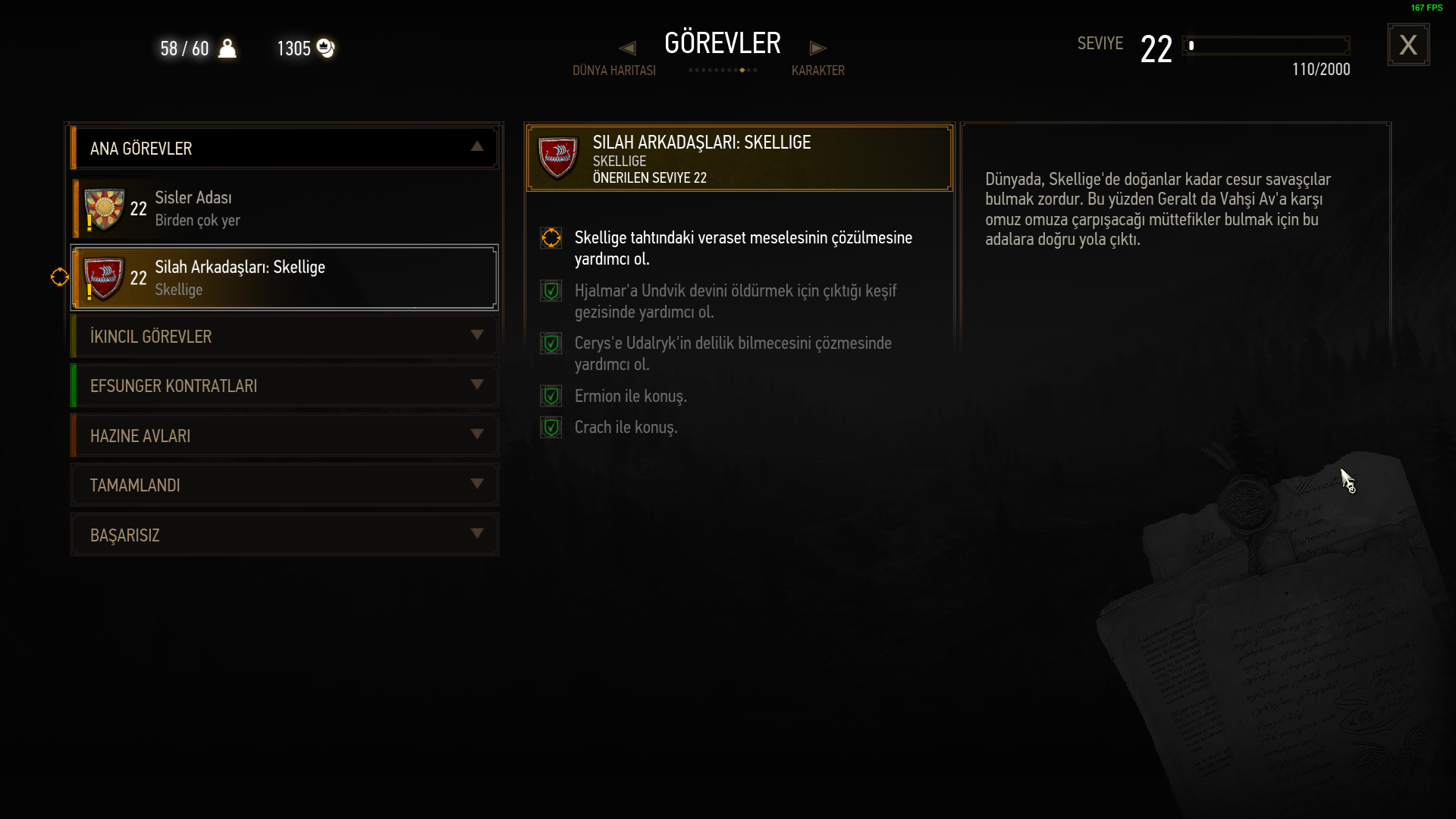
Task: Select the Sisler Adası quest
Action: point(284,209)
